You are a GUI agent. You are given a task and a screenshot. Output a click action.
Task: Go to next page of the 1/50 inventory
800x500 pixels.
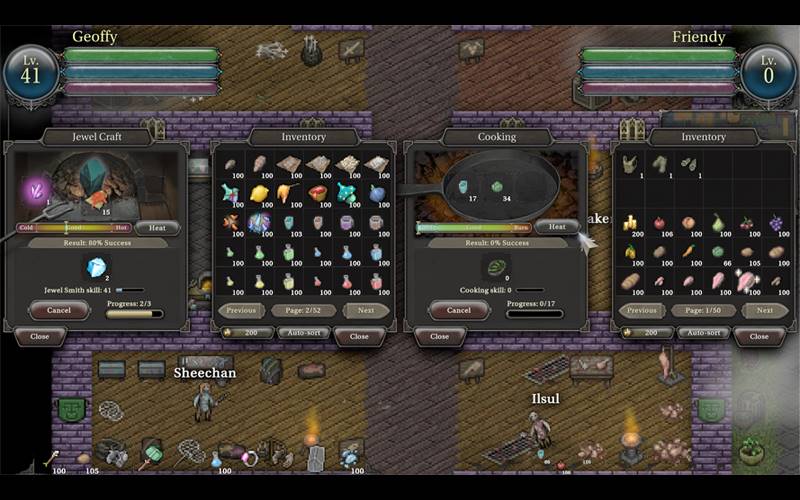pos(764,310)
